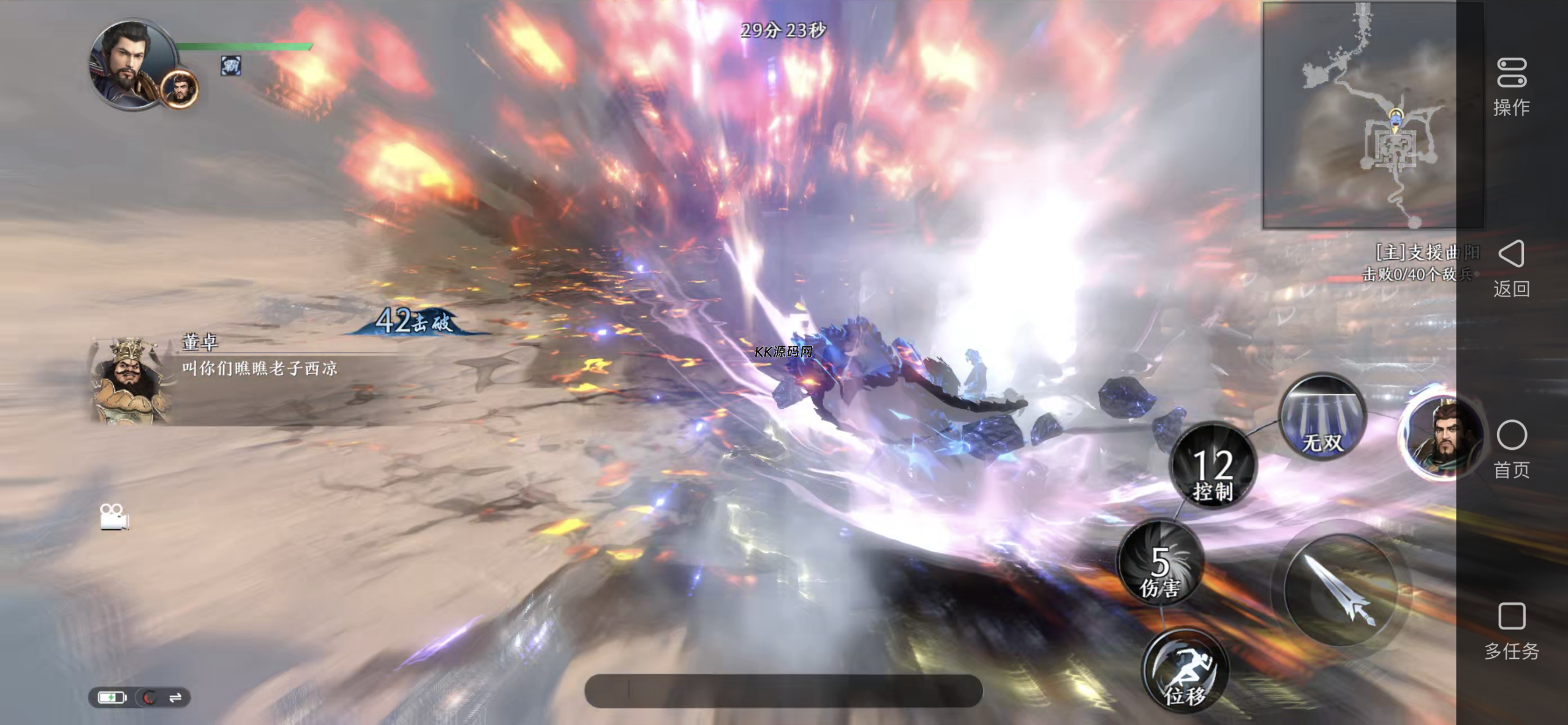Screen dimensions: 1568x725
Task: Return to 首页 home screen
Action: coord(1511,450)
